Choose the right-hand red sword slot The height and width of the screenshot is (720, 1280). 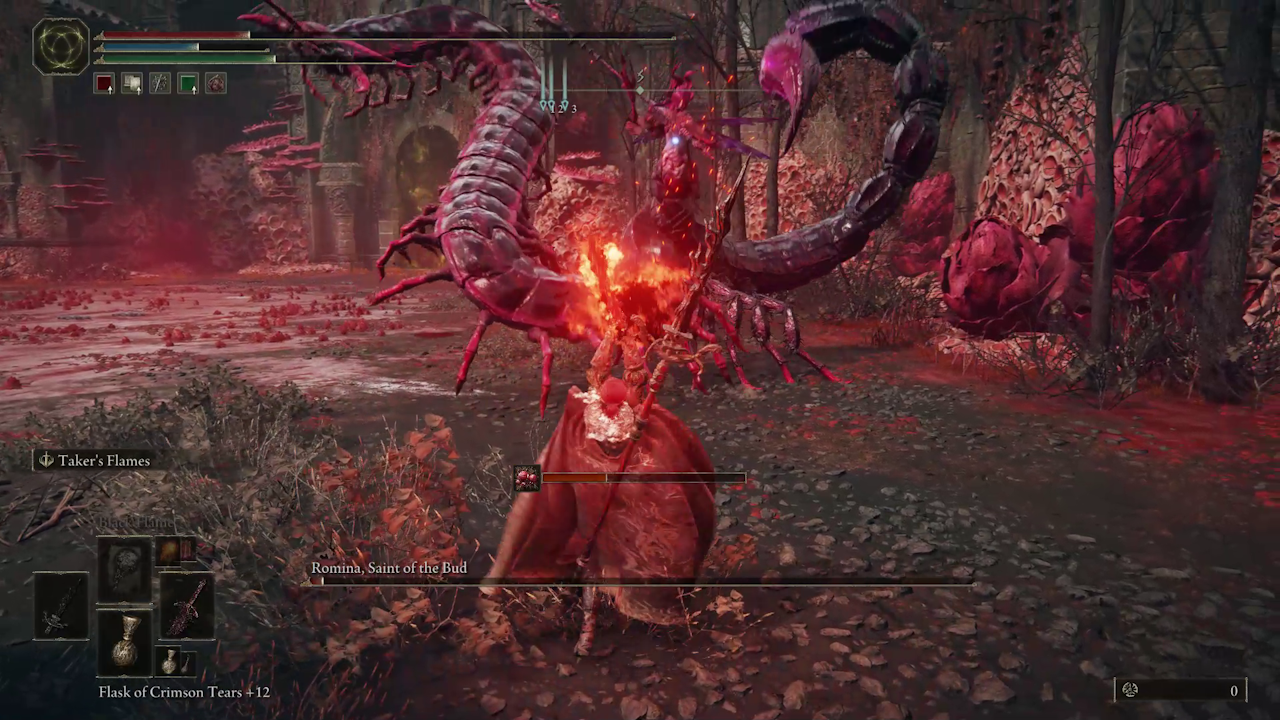tap(187, 606)
